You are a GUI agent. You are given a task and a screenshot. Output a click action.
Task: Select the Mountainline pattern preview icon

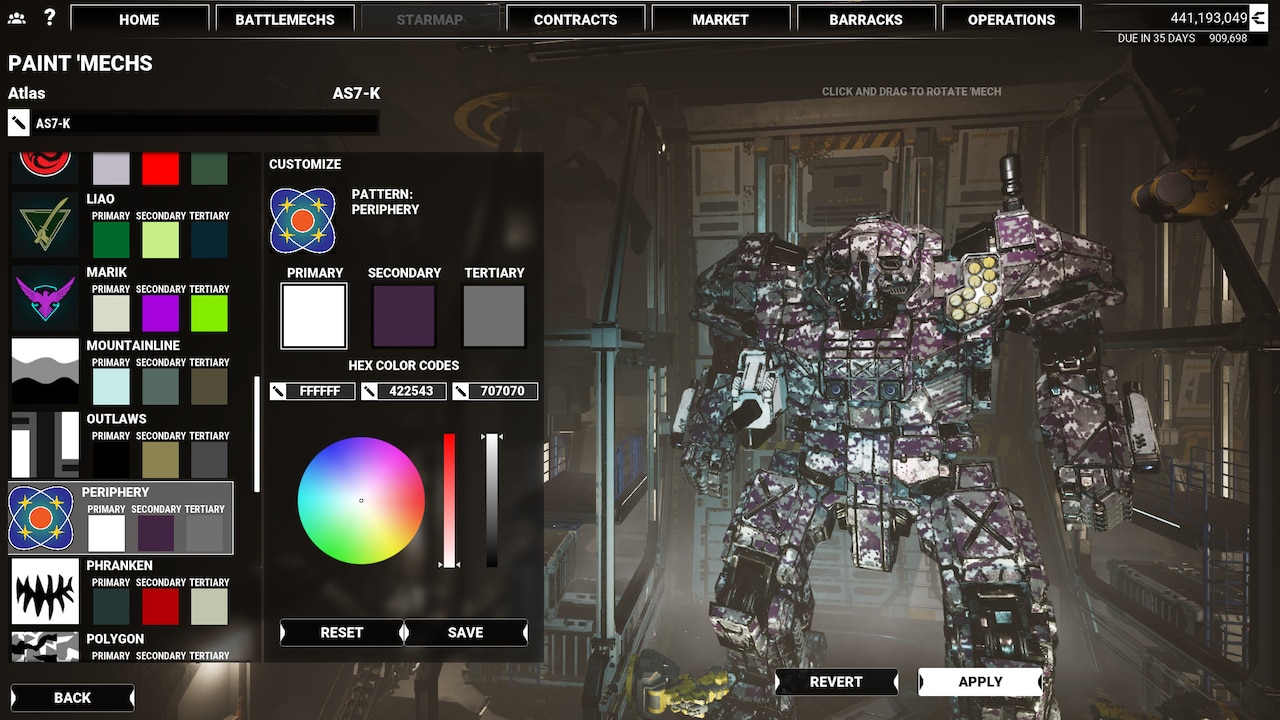pos(44,371)
